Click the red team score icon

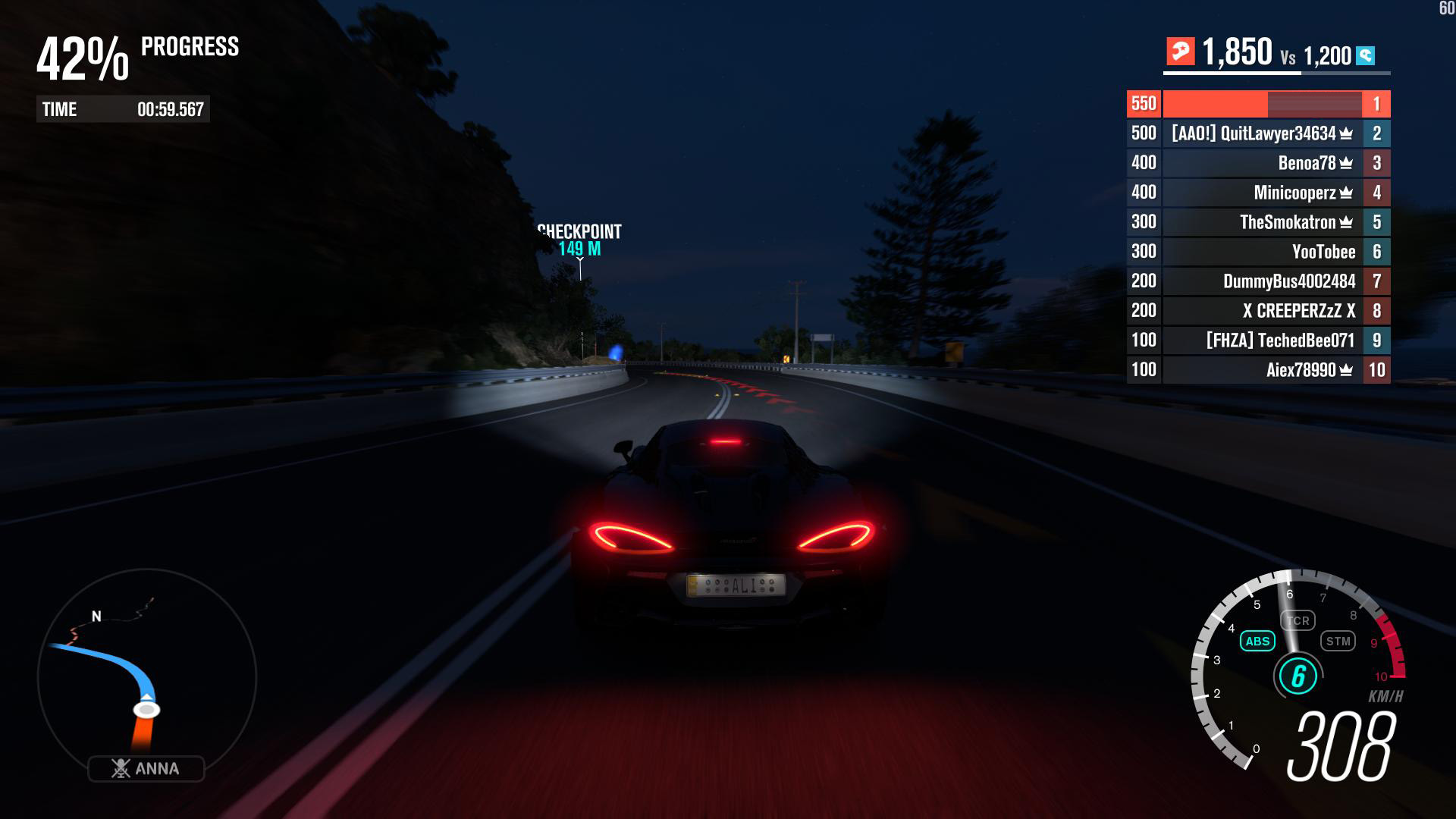click(1180, 52)
